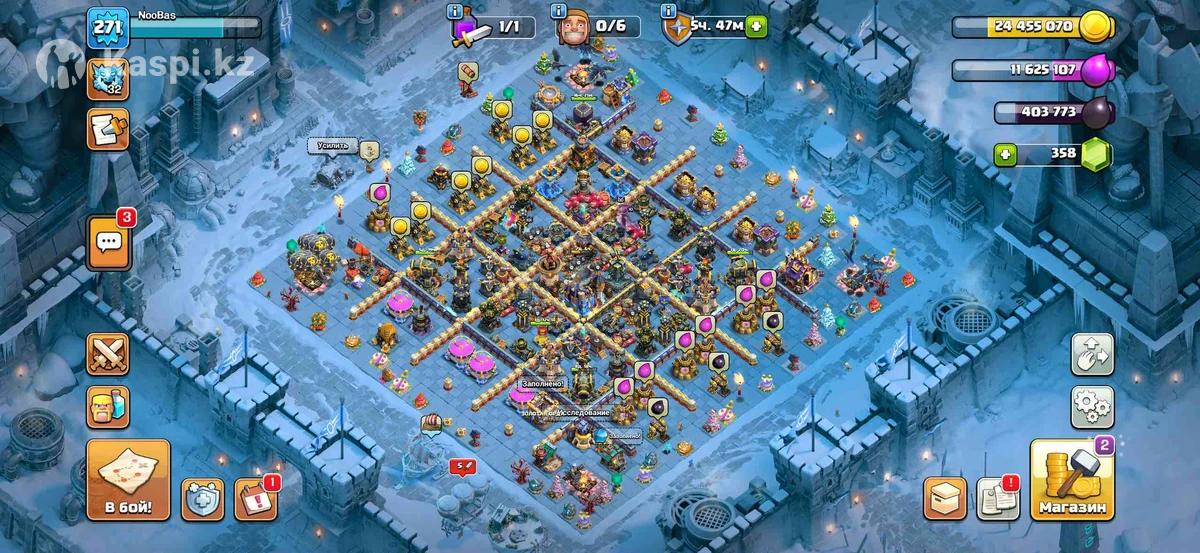
Task: Open the chat panel with 3 notifications
Action: (x=109, y=243)
